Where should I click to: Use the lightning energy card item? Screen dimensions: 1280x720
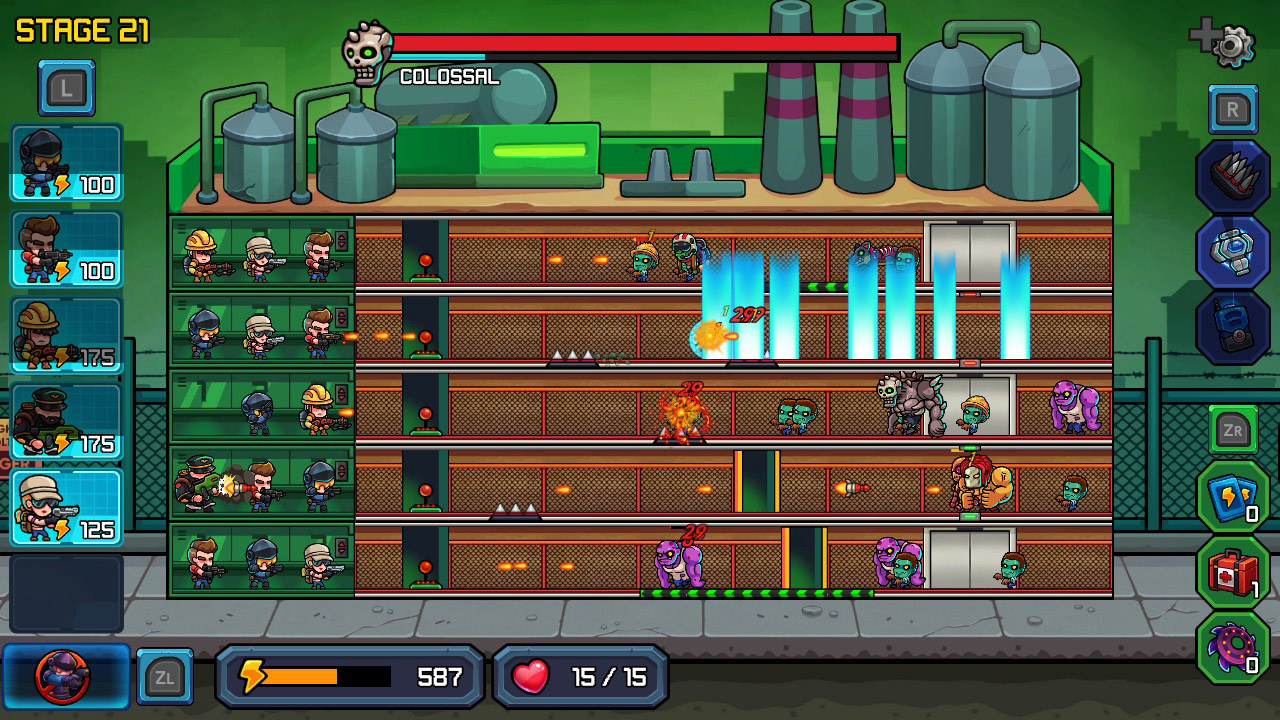click(1232, 494)
